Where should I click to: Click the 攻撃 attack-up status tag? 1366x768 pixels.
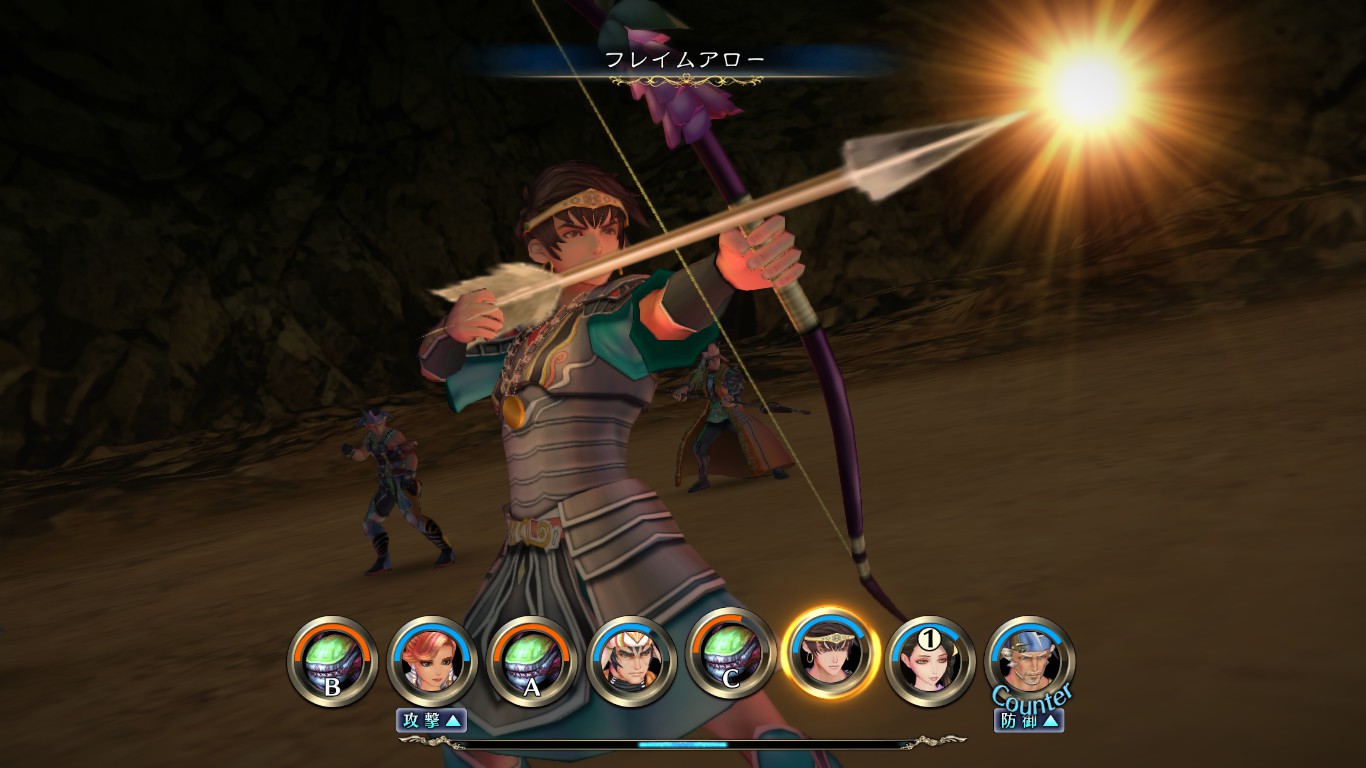(x=431, y=719)
